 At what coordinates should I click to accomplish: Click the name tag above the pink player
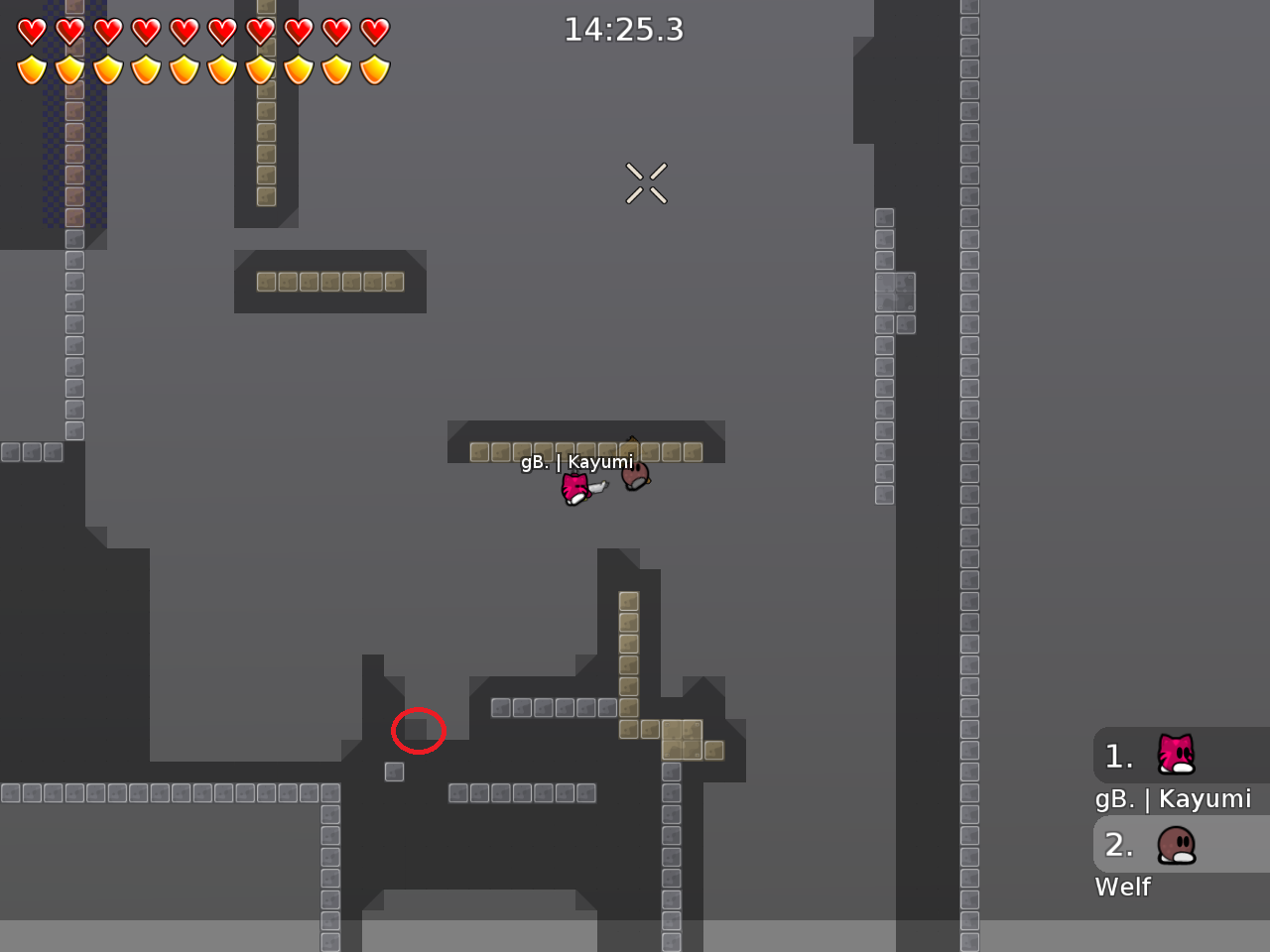point(577,462)
